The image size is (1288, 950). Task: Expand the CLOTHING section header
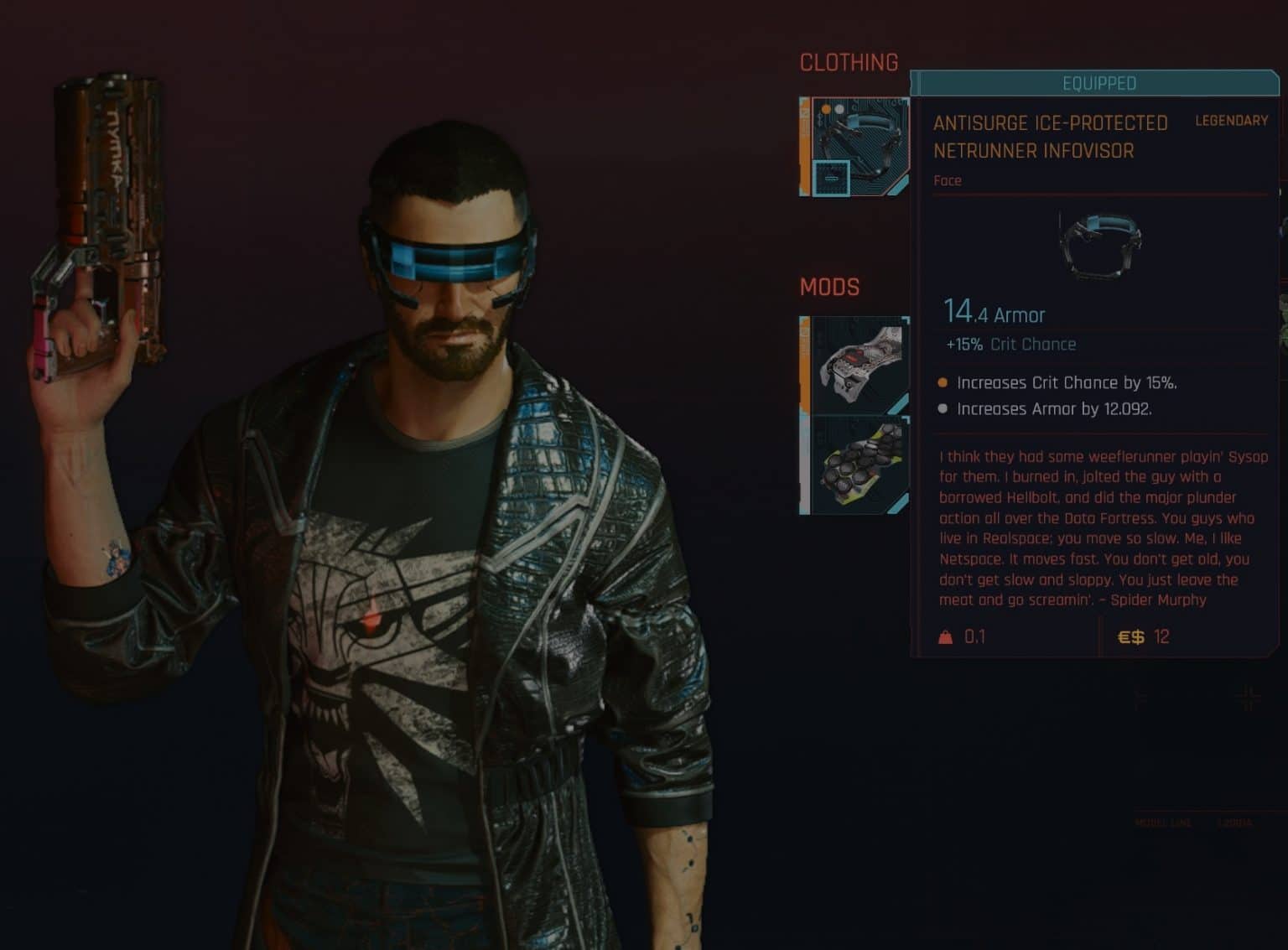click(x=849, y=62)
